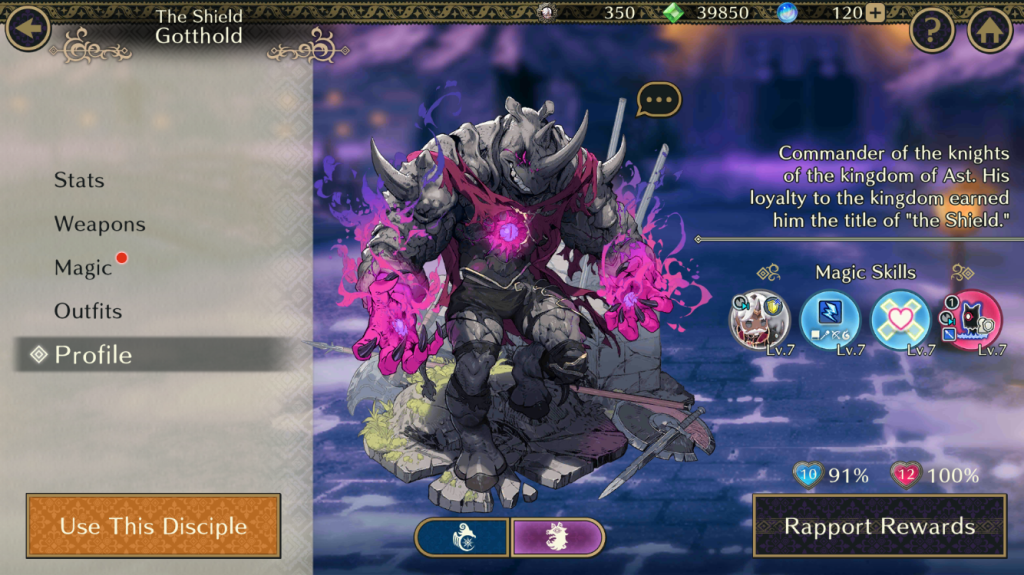Add more blue orbs with plus button
The height and width of the screenshot is (575, 1024).
pos(875,13)
